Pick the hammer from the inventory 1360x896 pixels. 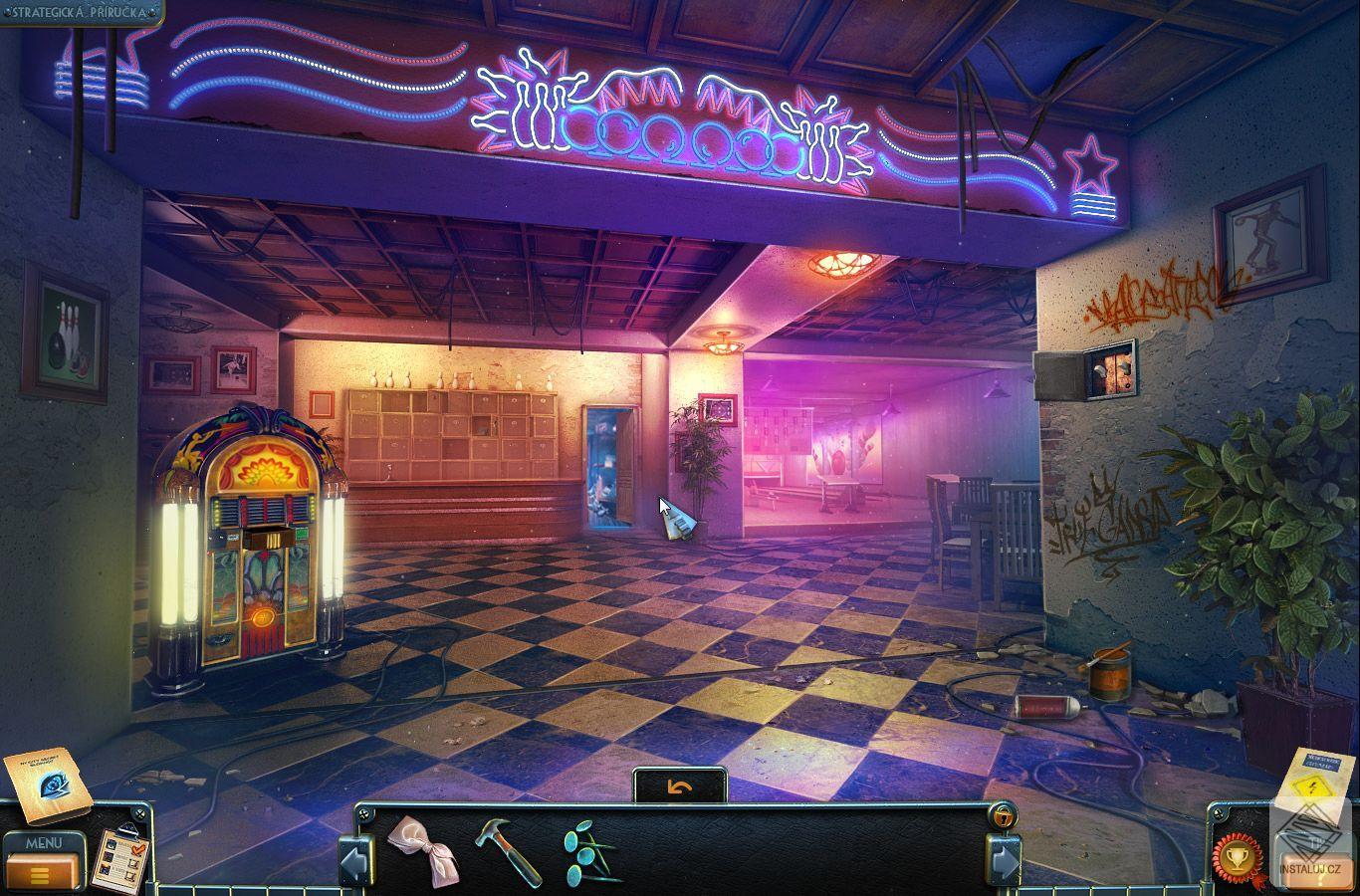click(508, 848)
